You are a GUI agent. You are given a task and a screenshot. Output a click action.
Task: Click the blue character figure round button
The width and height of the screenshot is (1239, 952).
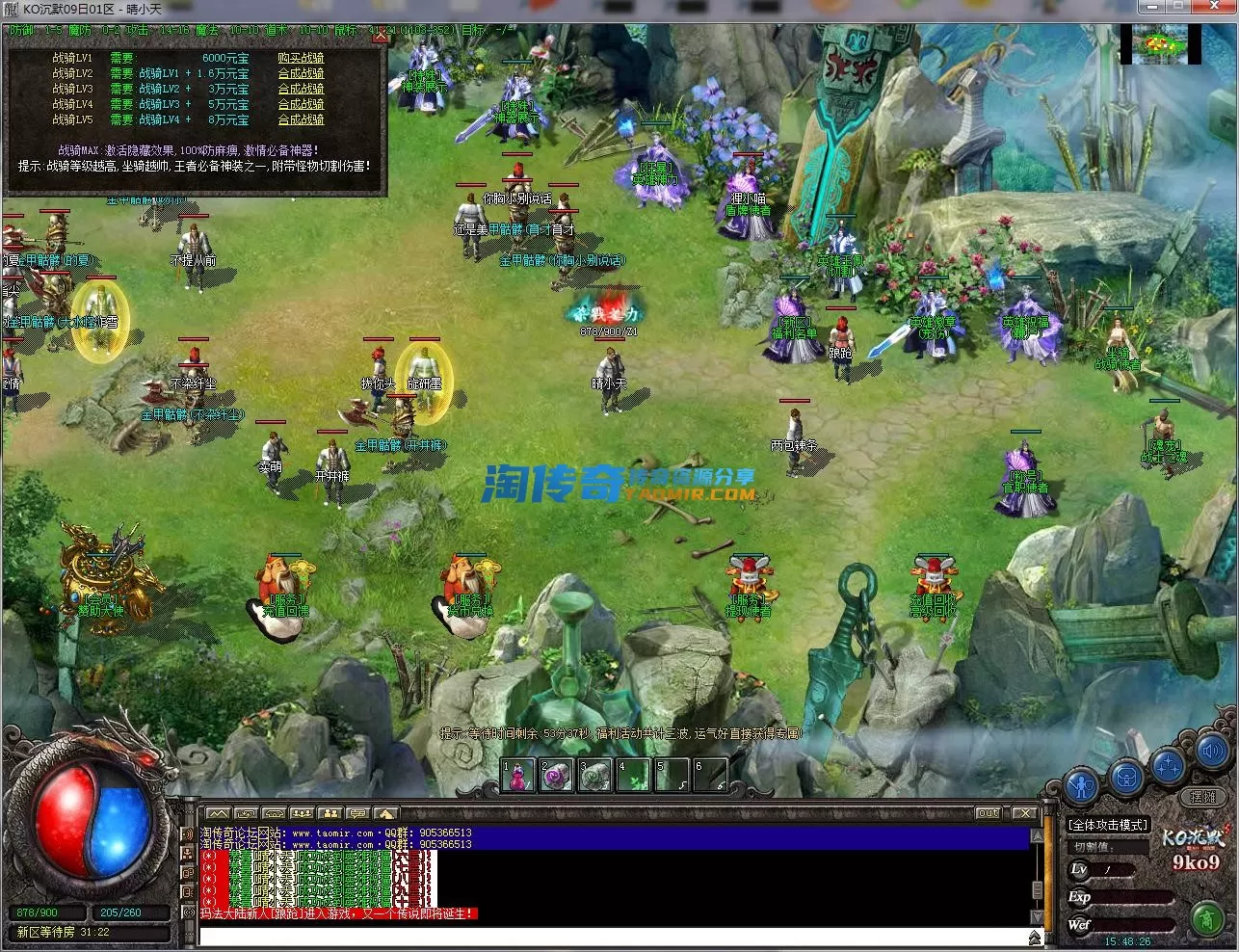coord(1083,783)
